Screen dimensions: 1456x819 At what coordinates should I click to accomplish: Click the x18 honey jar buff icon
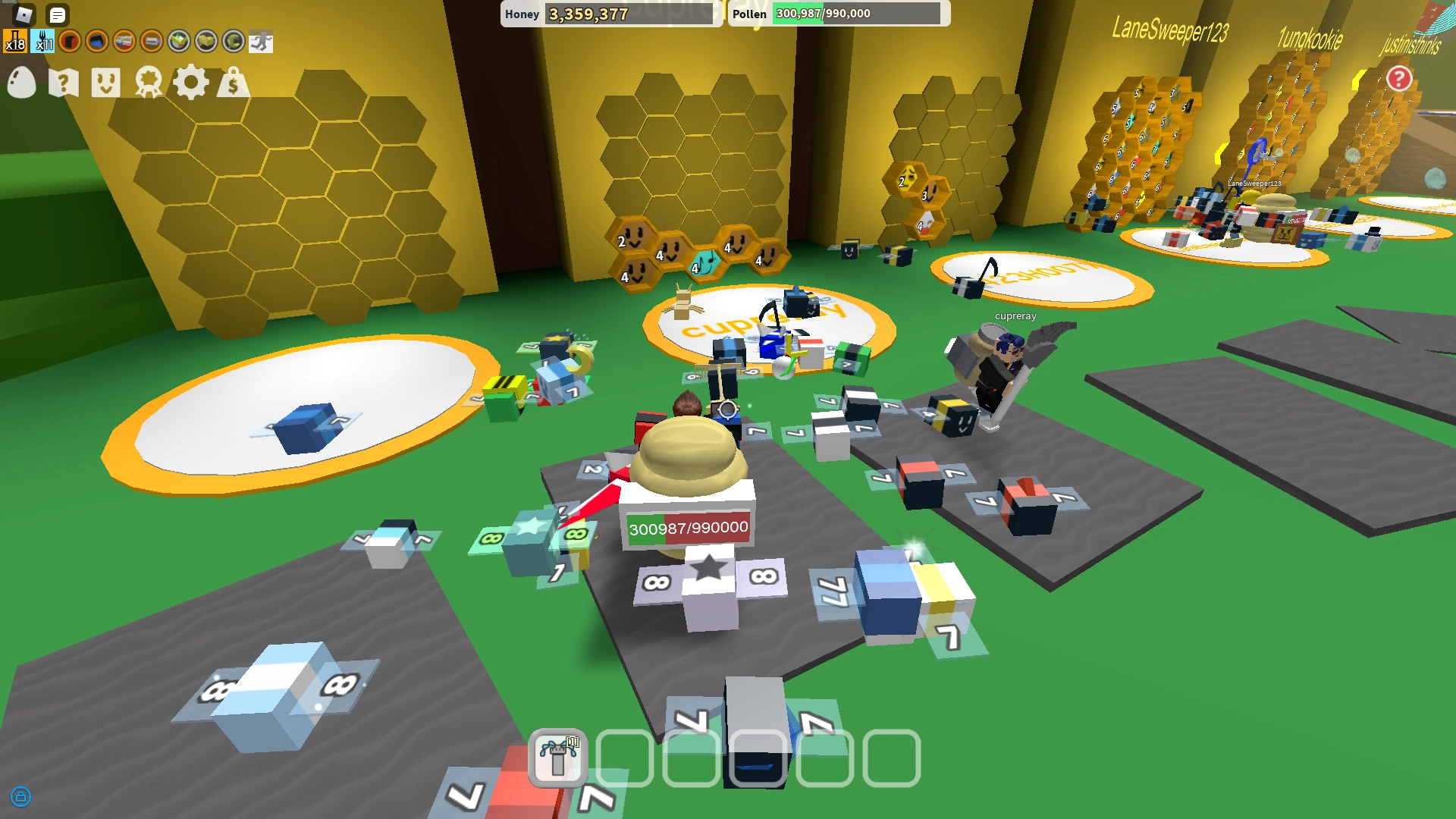(15, 42)
